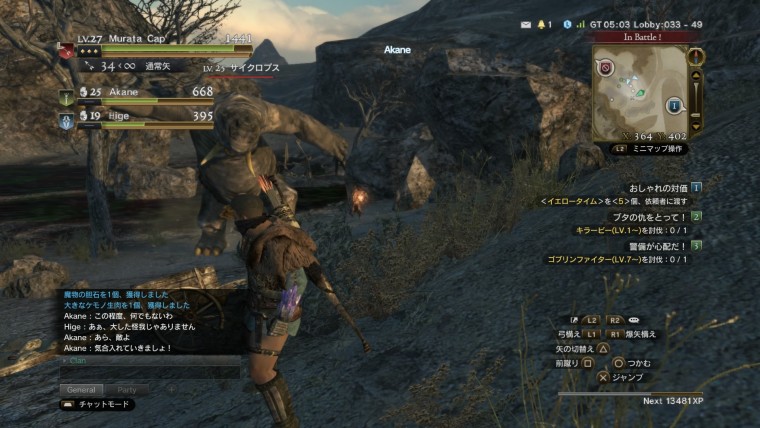Click the chat text input field
Viewport: 760px width, 428px height.
[150, 372]
